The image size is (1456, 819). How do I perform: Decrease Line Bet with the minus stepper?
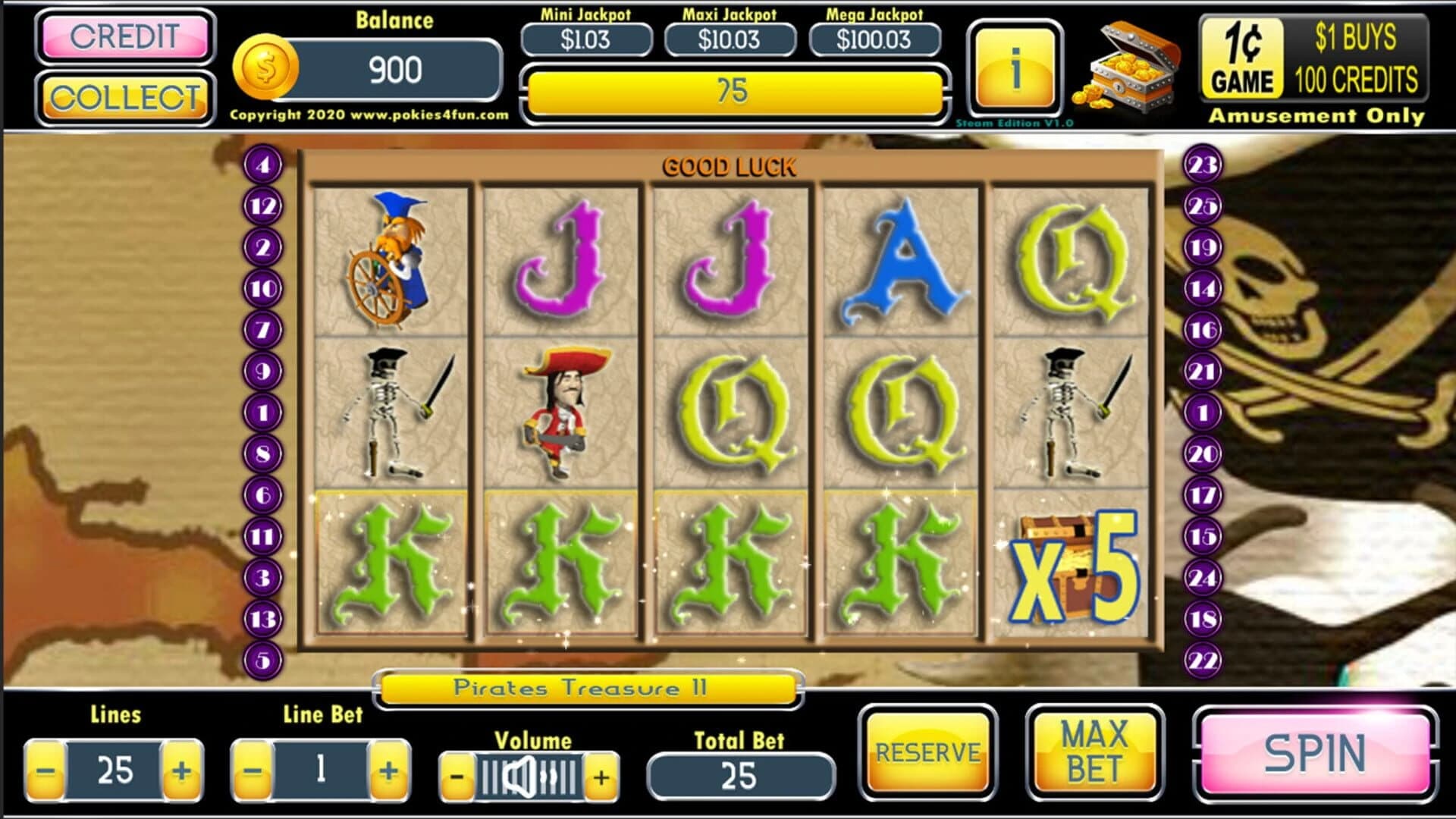[253, 772]
